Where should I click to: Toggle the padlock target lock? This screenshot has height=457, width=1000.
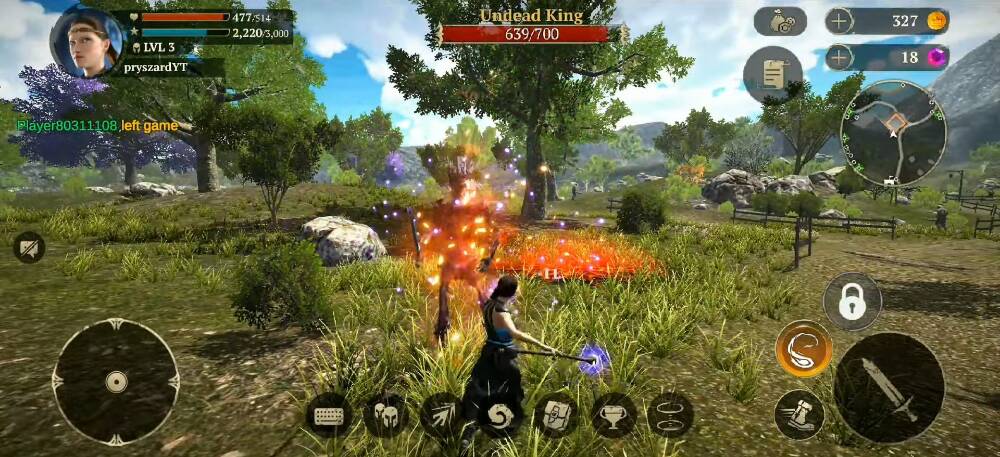pos(852,301)
